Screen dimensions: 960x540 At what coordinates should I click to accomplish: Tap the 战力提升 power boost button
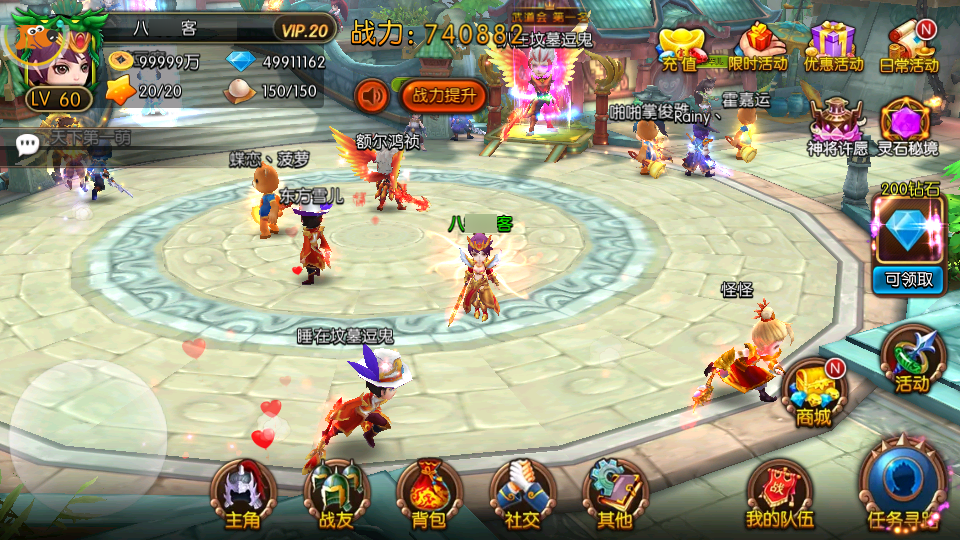[444, 96]
